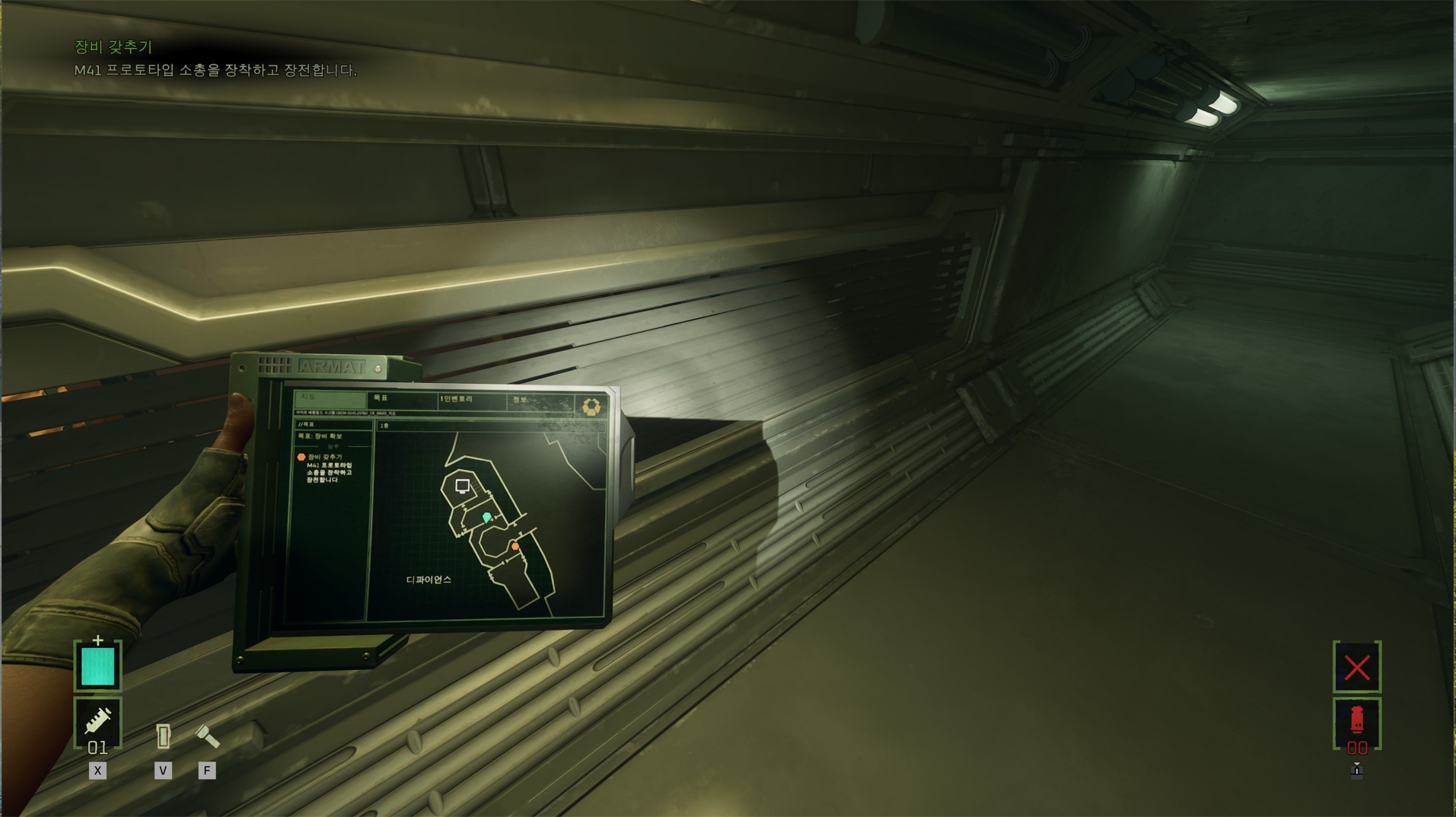Open the 인벤토리 inventory tab

(x=472, y=400)
